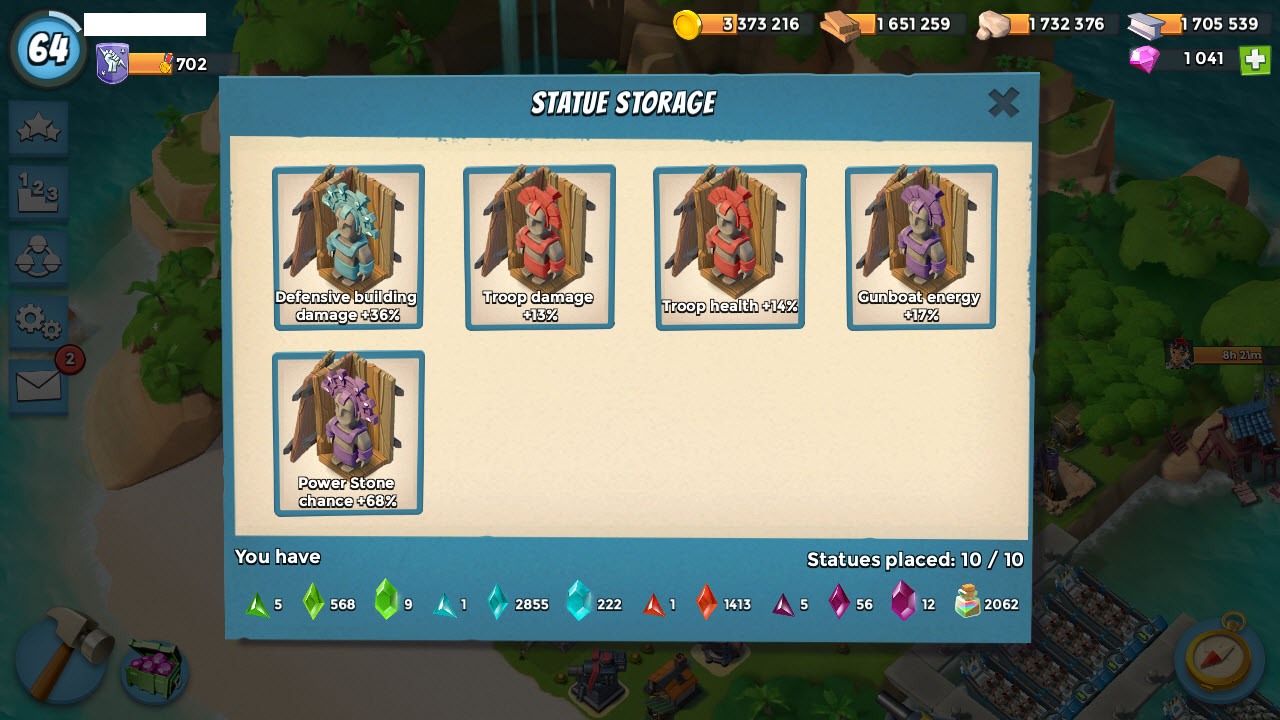Close the Statue Storage window
Viewport: 1280px width, 720px height.
click(1003, 102)
